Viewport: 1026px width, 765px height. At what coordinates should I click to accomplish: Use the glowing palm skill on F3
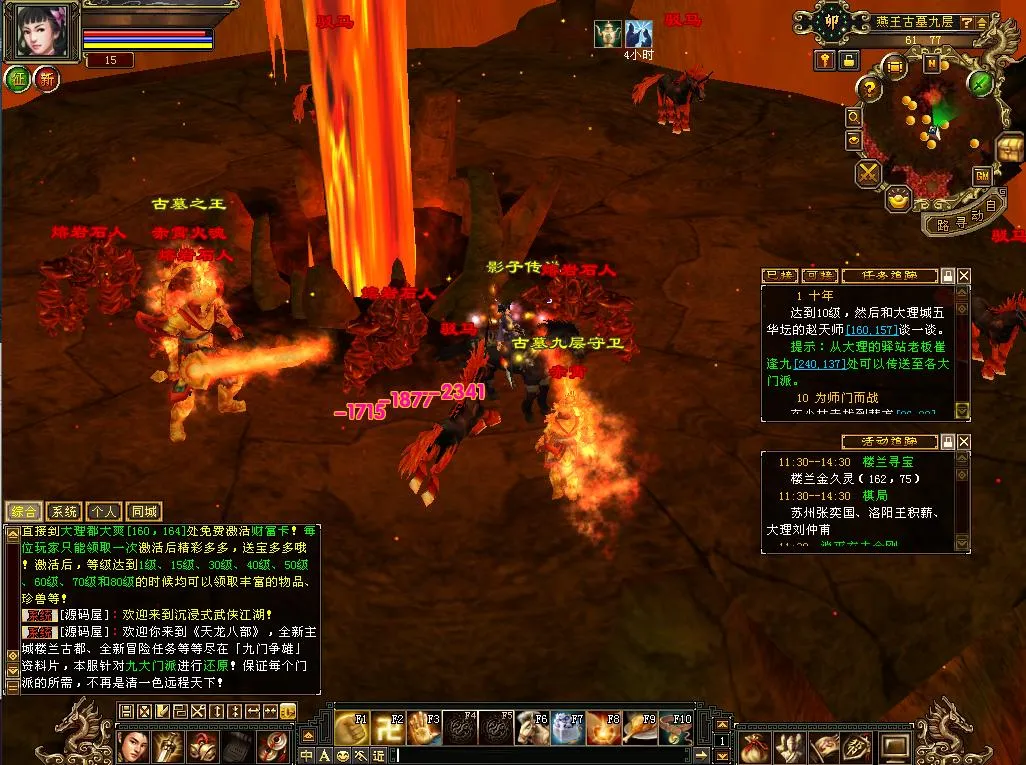click(423, 728)
